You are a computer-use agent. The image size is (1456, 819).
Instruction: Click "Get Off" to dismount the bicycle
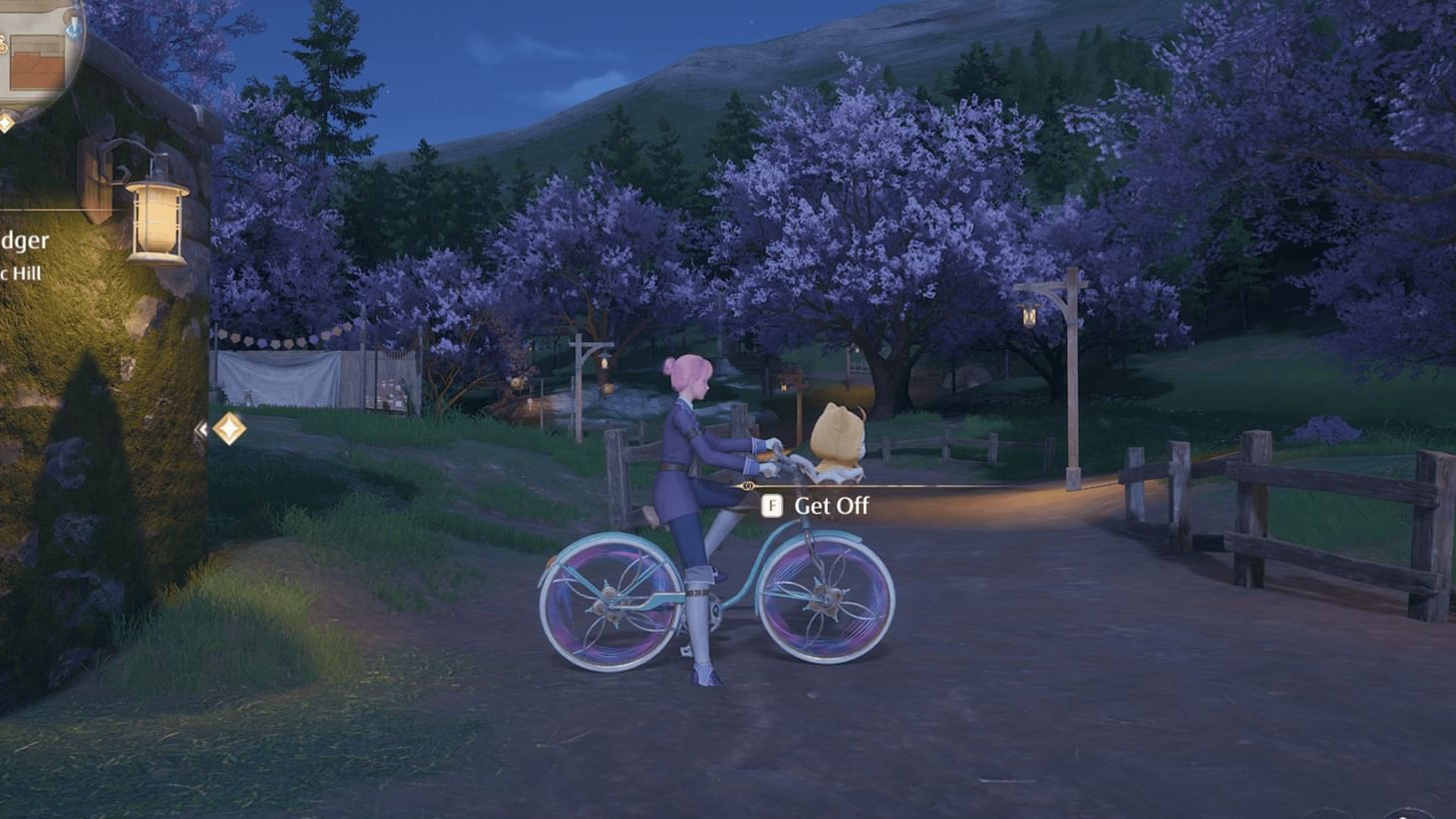click(832, 505)
